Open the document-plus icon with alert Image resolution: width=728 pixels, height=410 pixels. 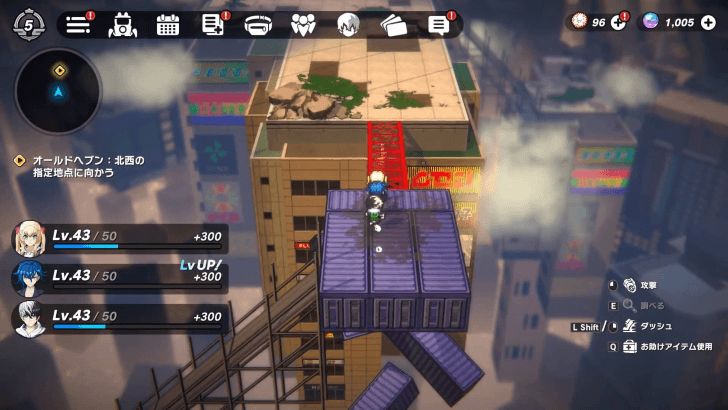[213, 24]
